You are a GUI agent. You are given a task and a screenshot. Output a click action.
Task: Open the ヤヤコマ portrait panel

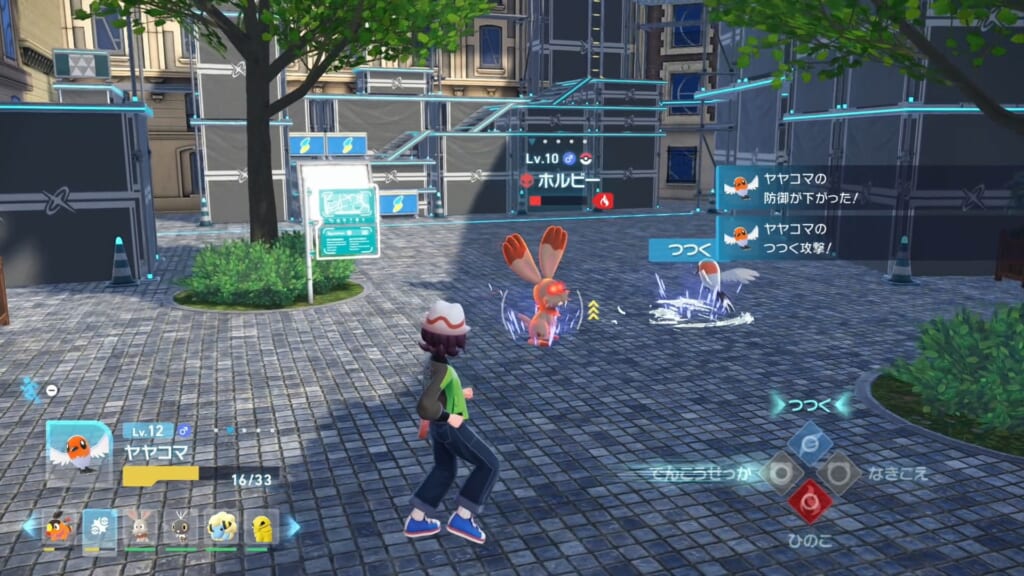(x=79, y=452)
